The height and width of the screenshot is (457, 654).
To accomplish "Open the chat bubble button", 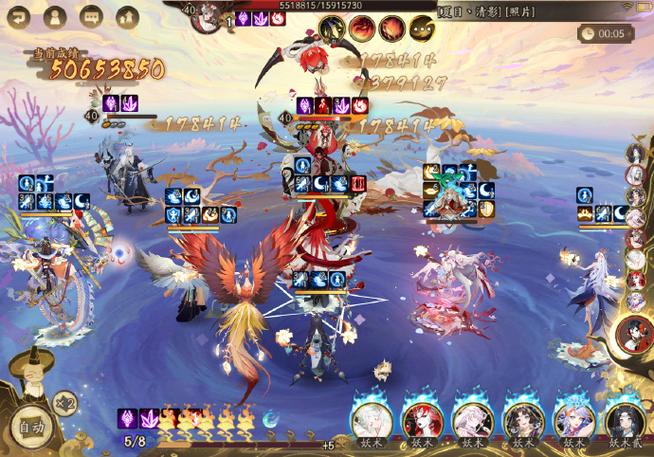I will (x=90, y=17).
